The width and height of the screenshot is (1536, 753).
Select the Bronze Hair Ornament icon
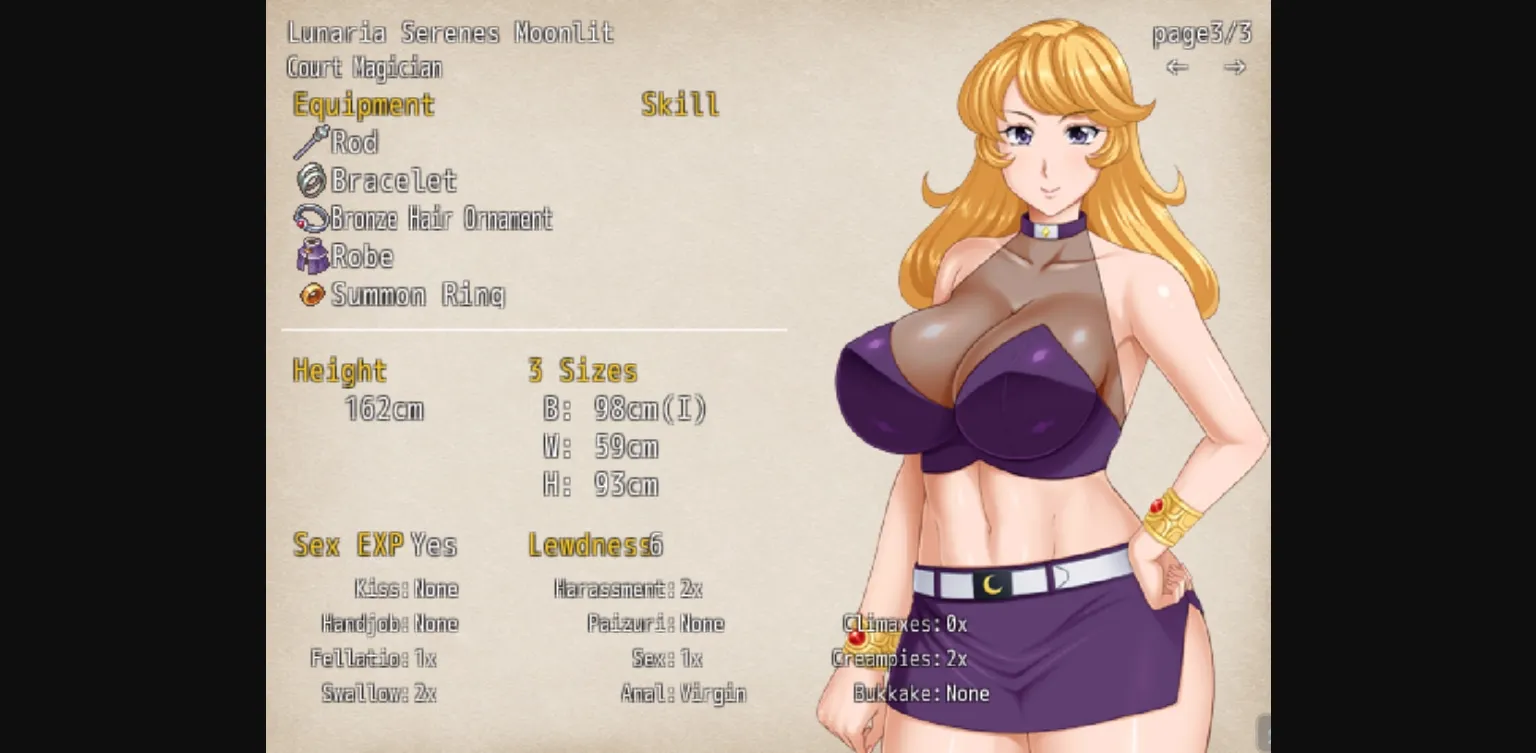tap(313, 219)
